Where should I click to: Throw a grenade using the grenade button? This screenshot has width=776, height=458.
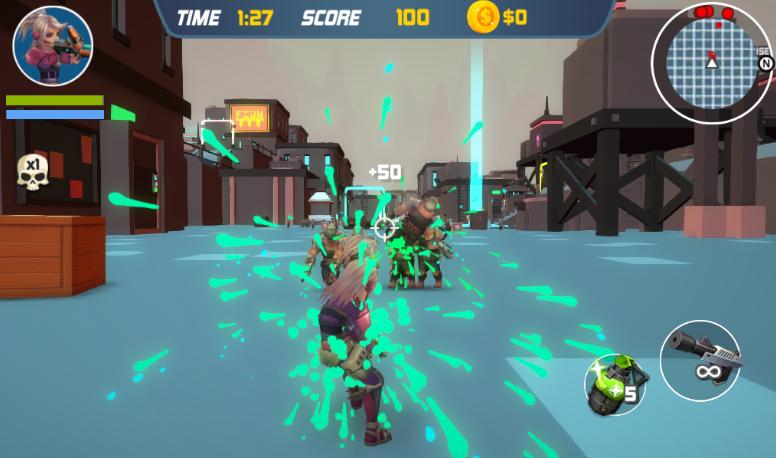pos(615,384)
